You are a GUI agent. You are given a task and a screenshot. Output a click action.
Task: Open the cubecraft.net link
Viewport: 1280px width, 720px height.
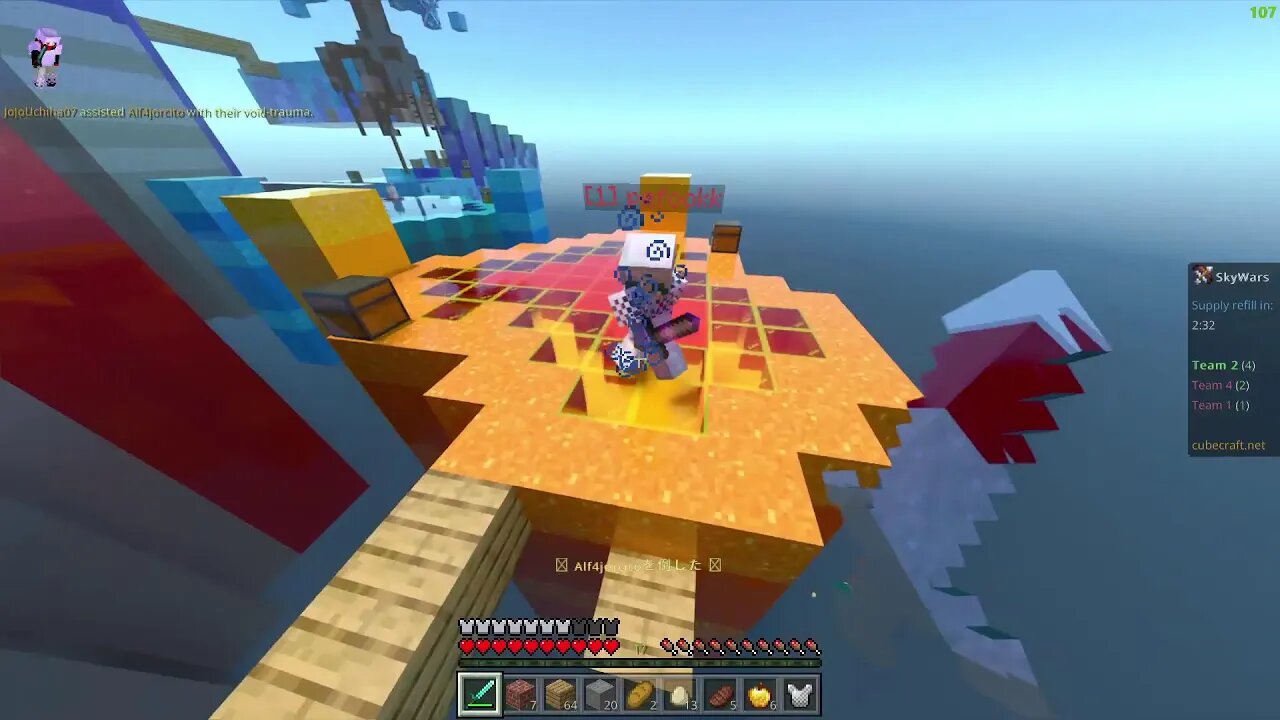1229,444
